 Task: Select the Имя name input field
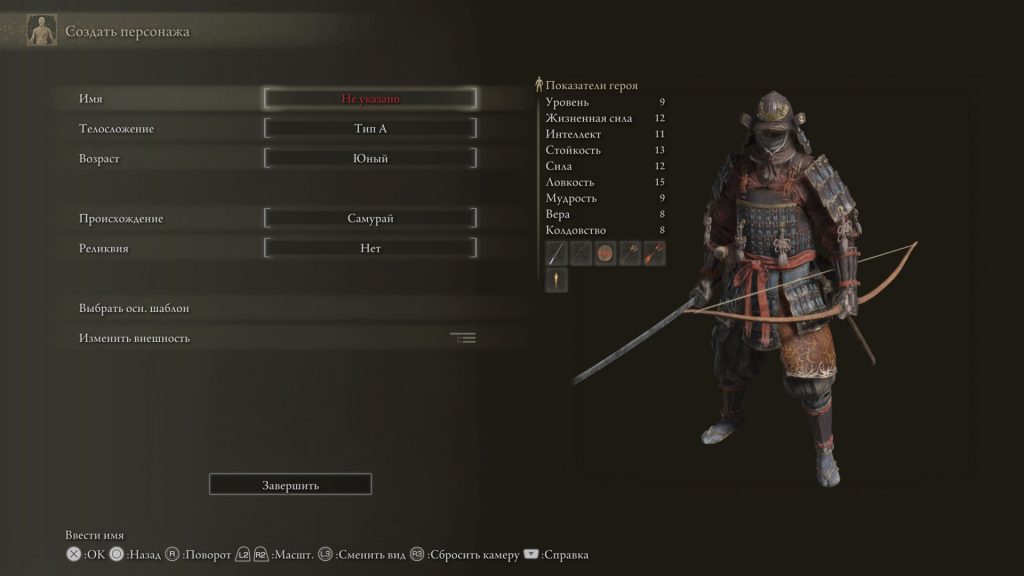[370, 99]
